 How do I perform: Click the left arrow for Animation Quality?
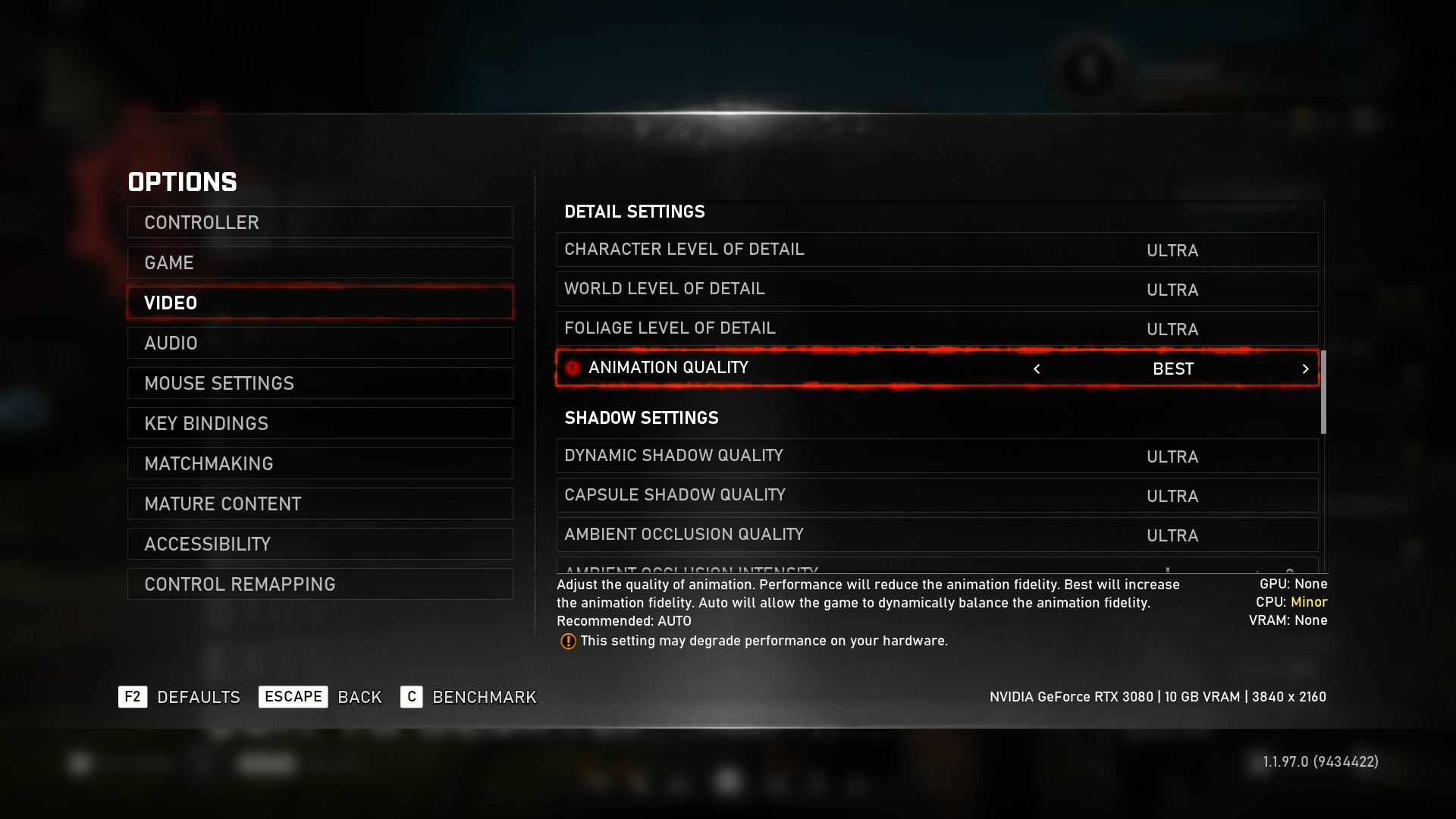point(1037,369)
